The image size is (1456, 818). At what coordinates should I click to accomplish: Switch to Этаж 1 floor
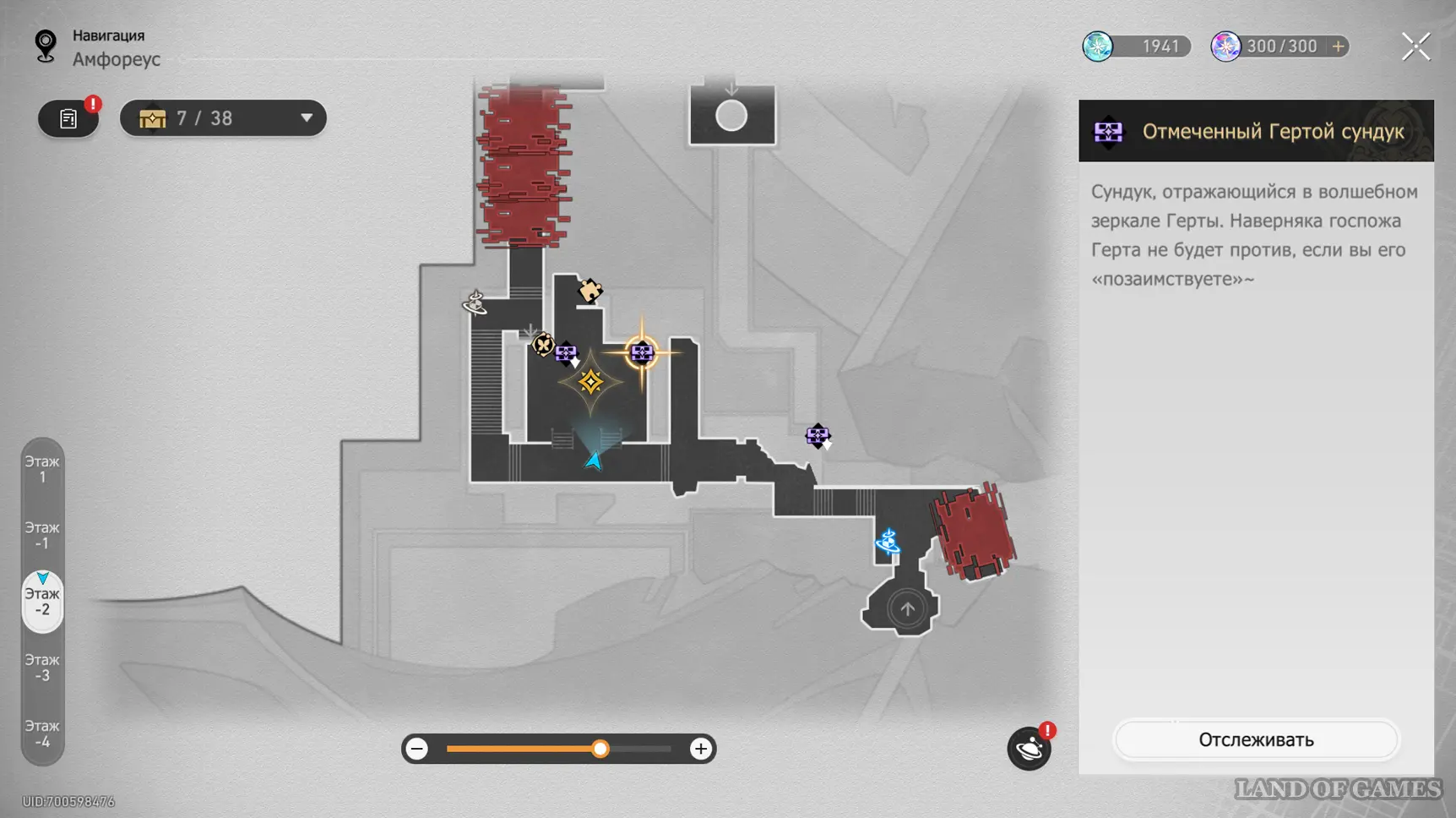tap(42, 469)
